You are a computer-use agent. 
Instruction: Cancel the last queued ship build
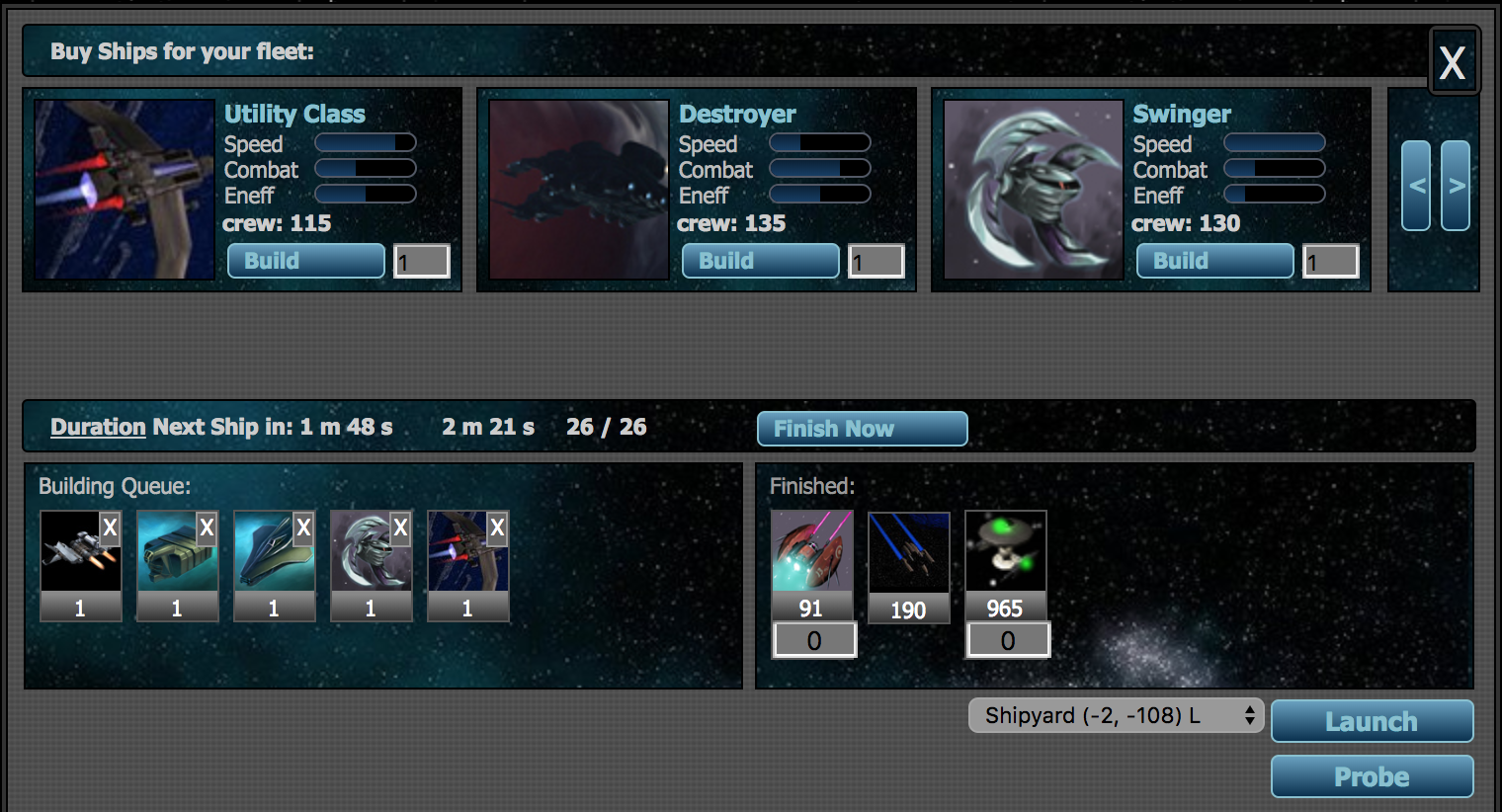click(497, 528)
